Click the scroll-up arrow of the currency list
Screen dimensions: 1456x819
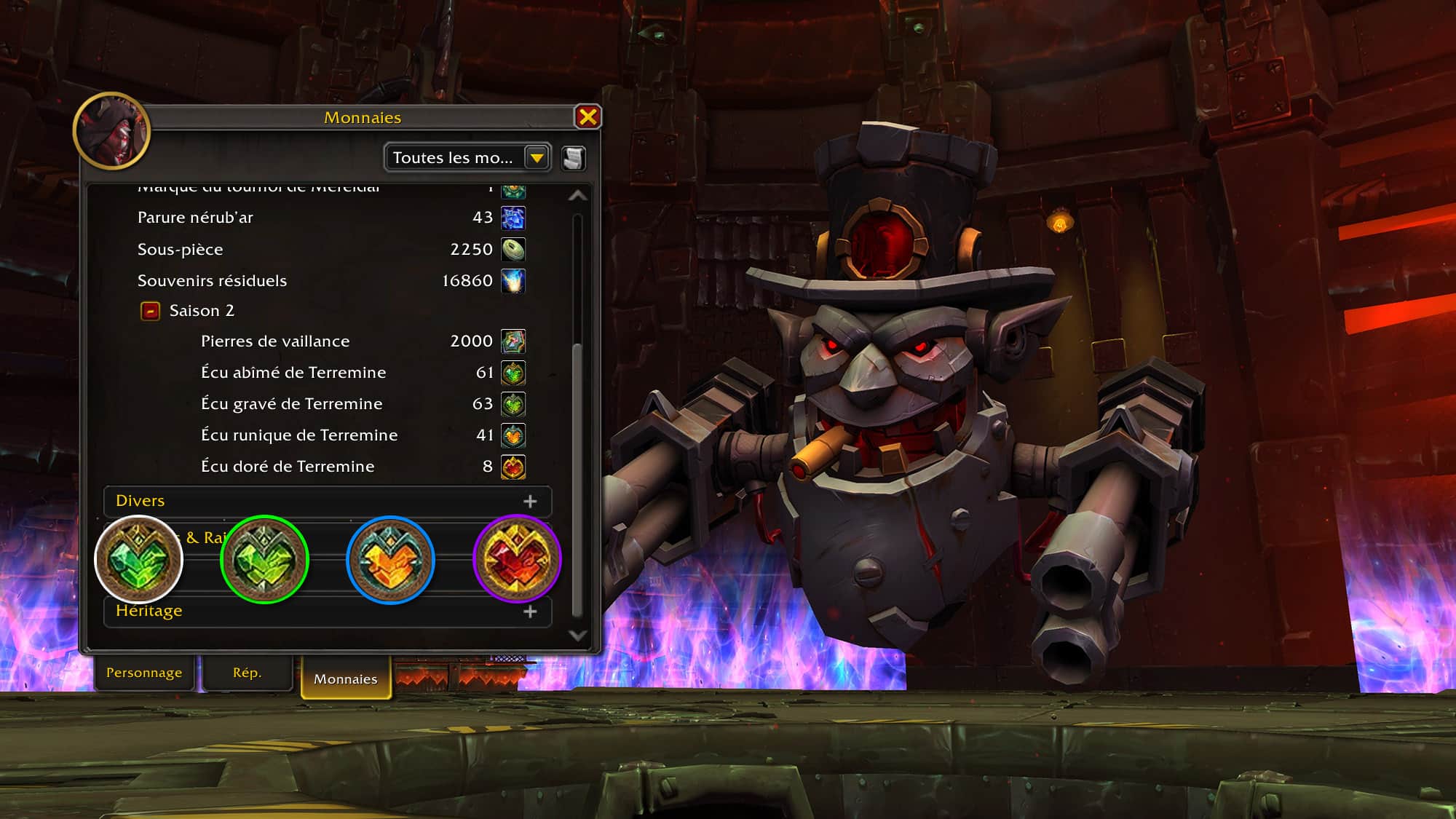coord(578,195)
